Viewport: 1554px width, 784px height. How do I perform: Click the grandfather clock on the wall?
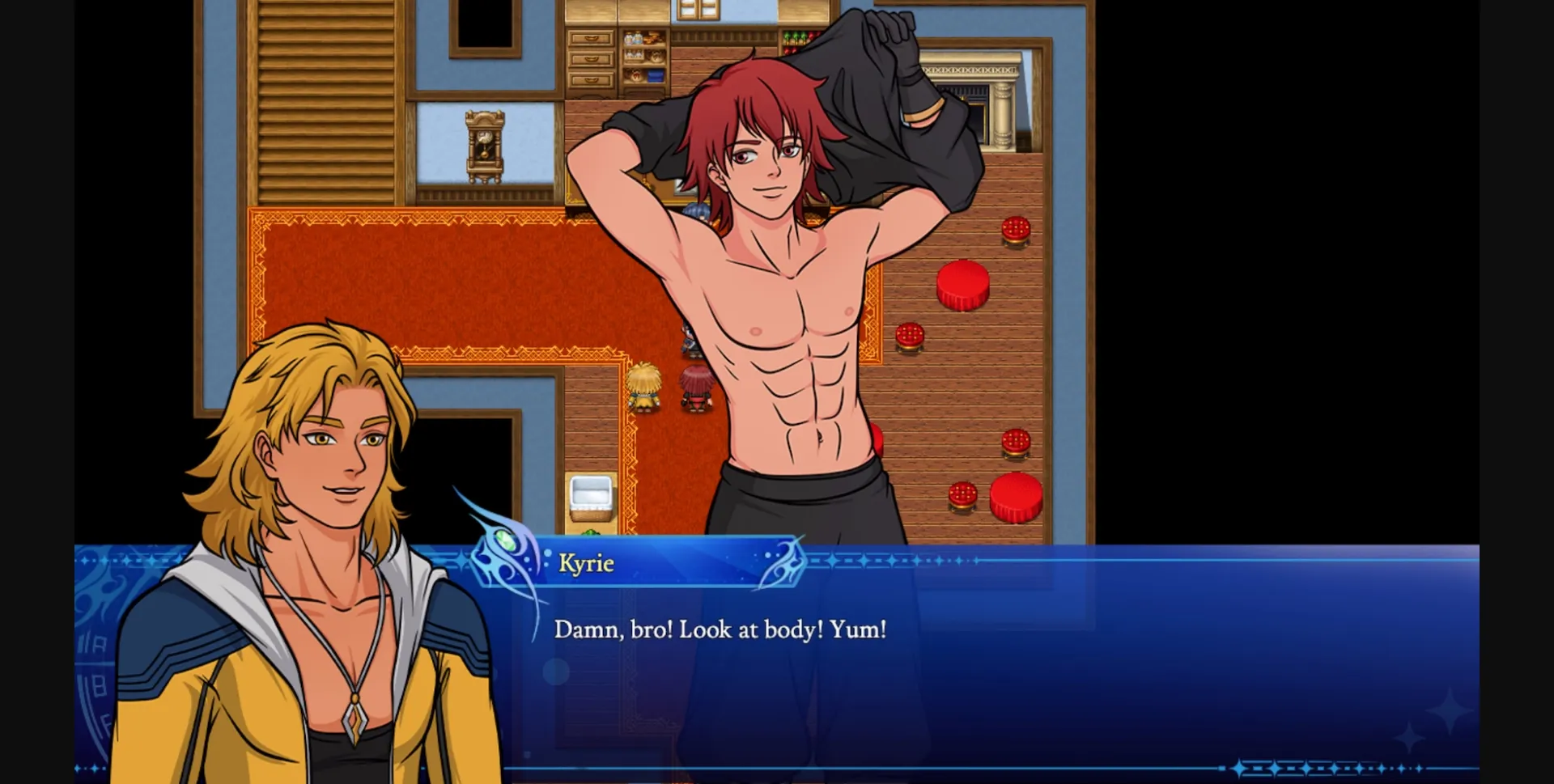(483, 146)
